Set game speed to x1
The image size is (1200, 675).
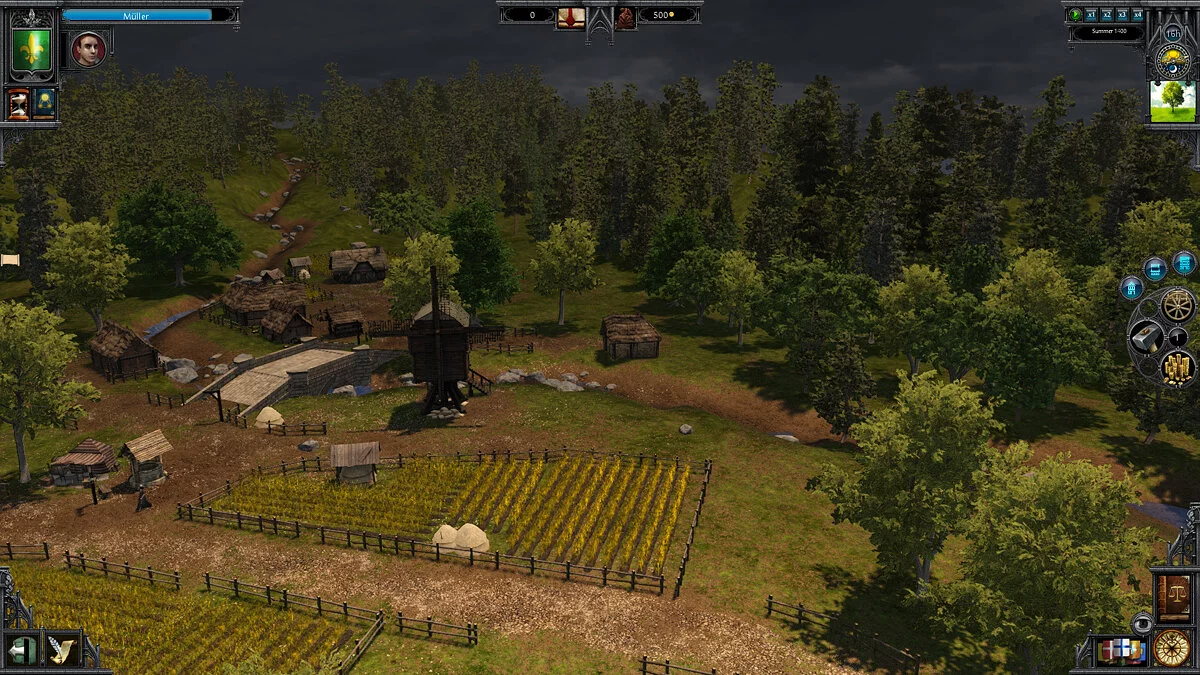1091,15
